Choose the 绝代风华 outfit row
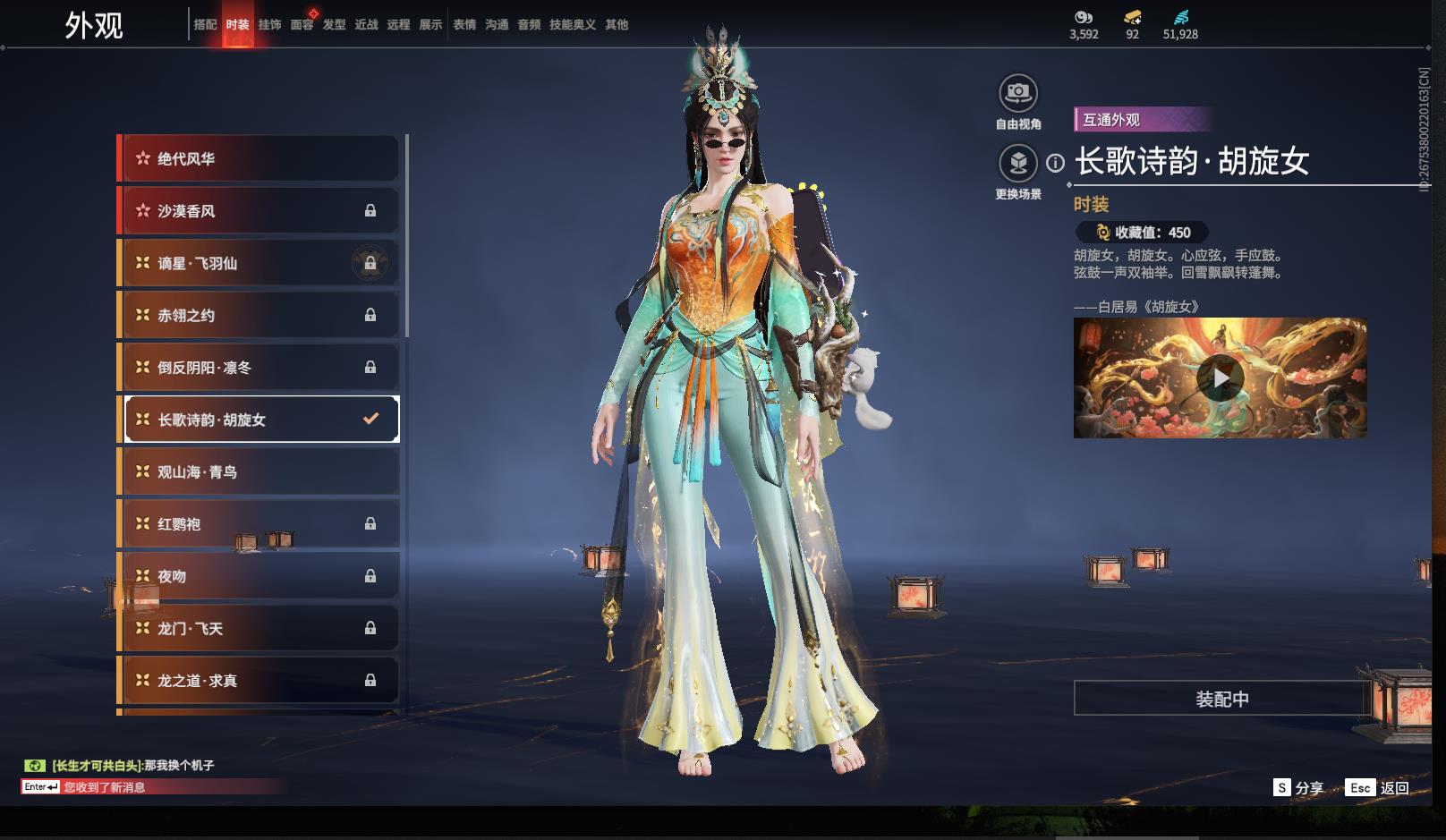The width and height of the screenshot is (1446, 840). click(x=259, y=158)
